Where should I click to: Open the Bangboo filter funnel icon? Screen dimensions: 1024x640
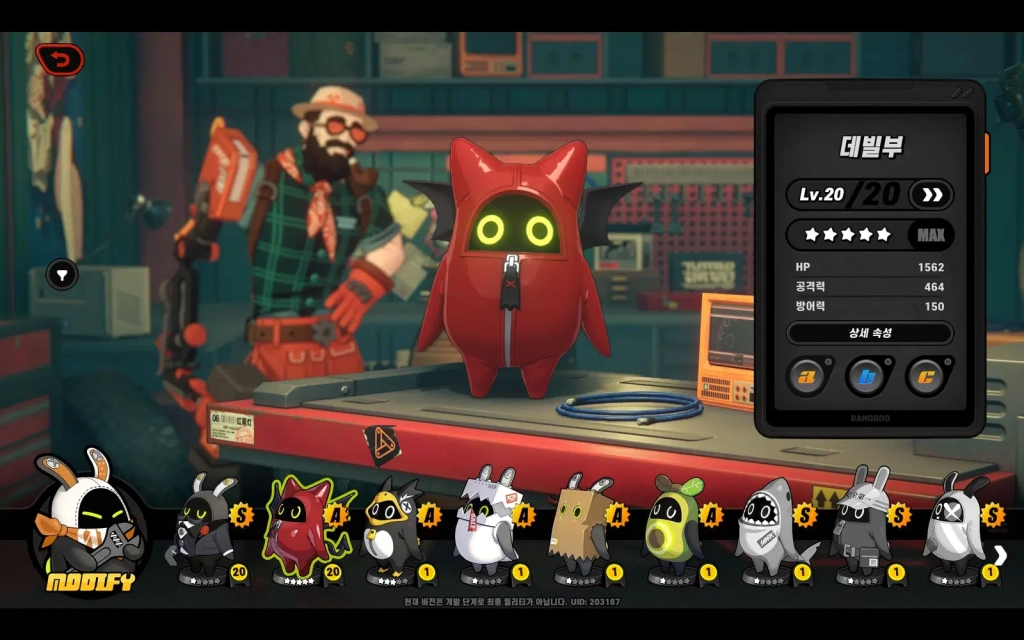(x=63, y=274)
